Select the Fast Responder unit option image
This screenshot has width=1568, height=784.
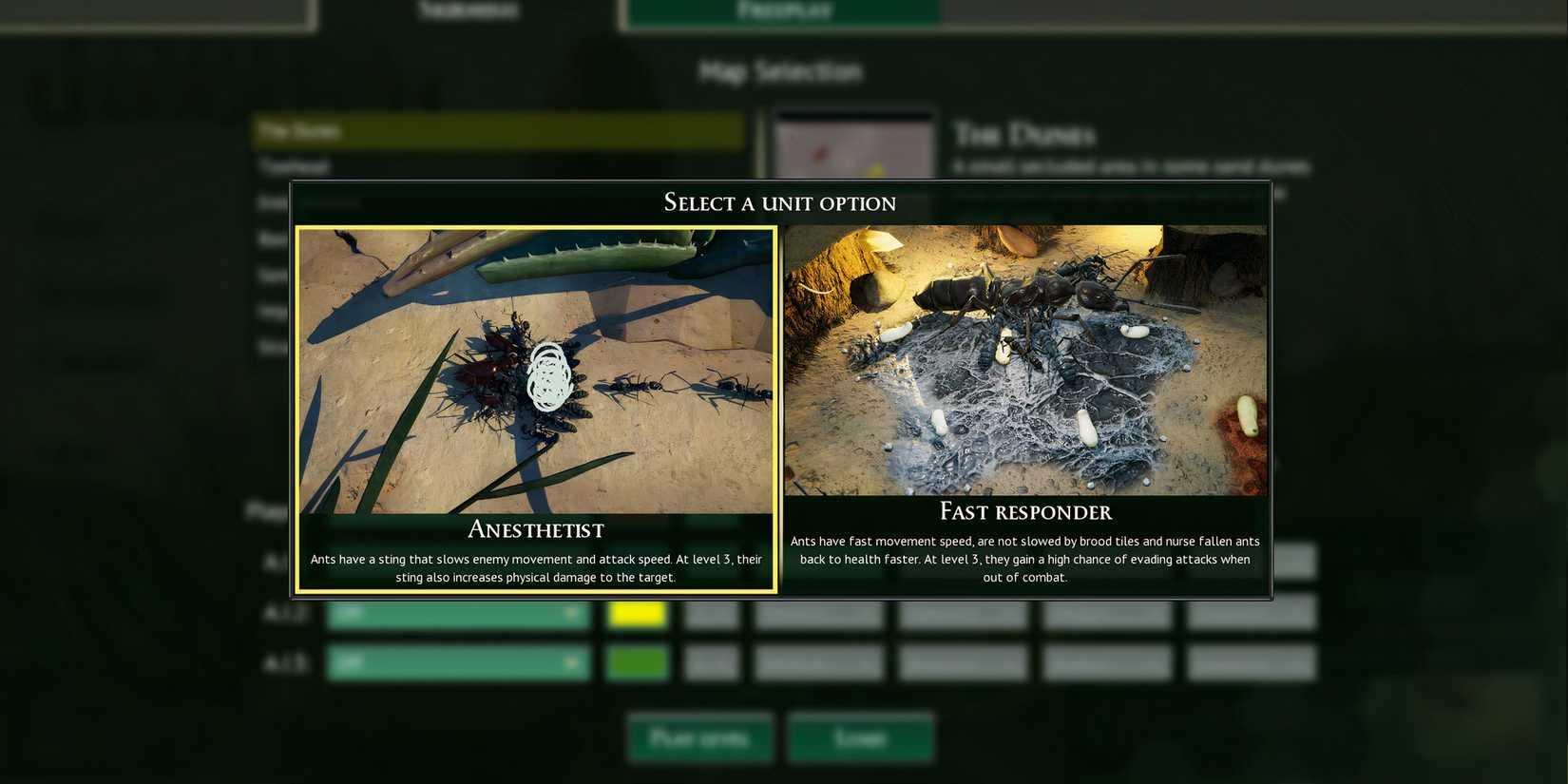[x=1024, y=359]
